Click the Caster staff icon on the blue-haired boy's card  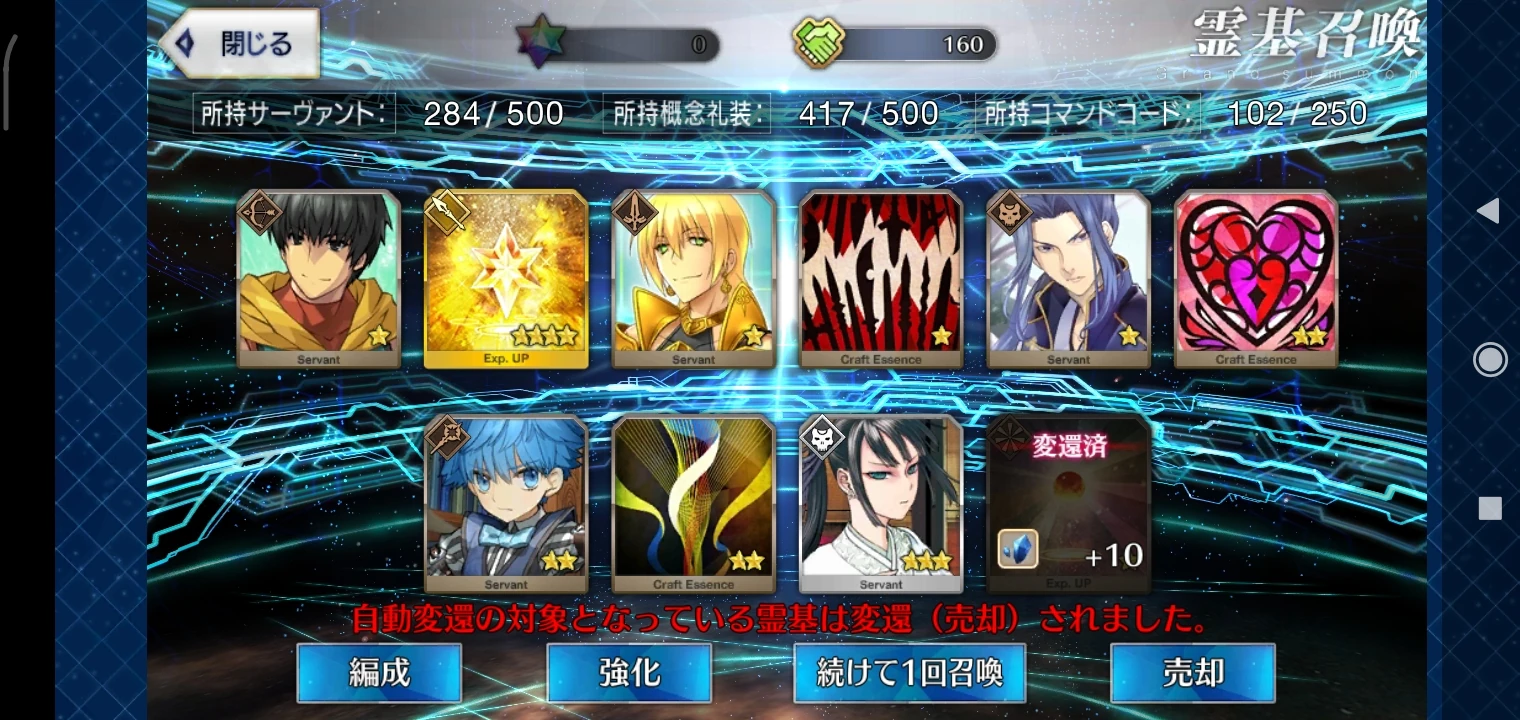pyautogui.click(x=450, y=437)
